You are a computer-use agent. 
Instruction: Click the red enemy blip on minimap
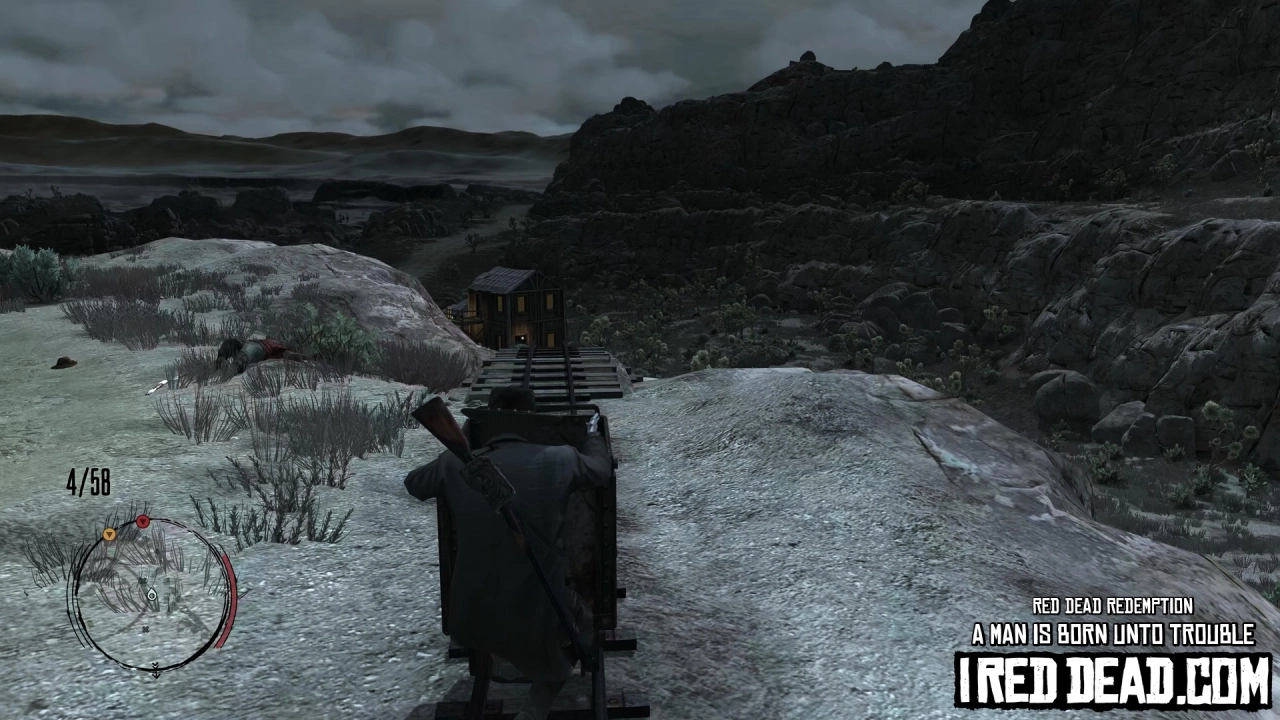(x=142, y=522)
